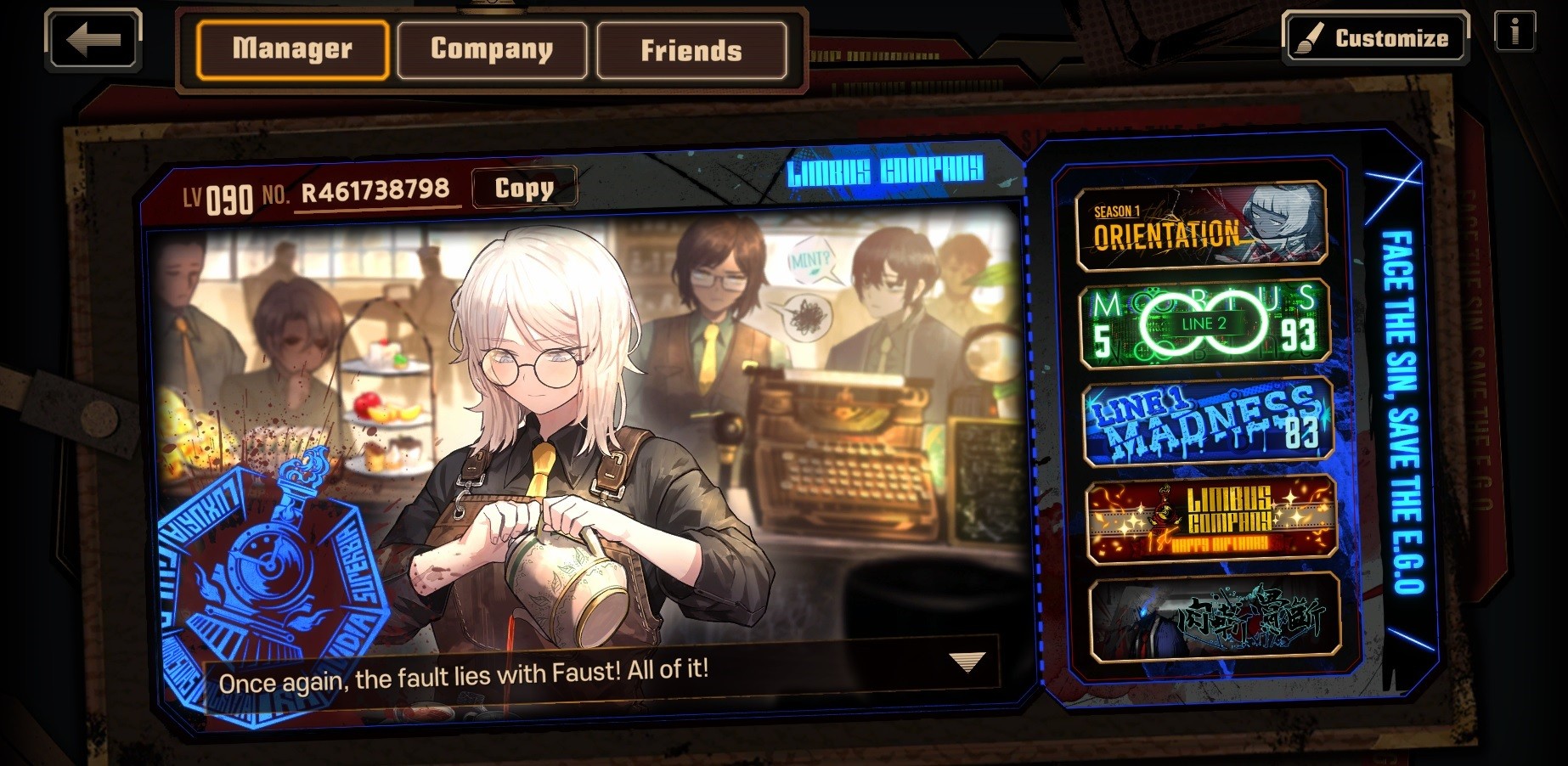Switch to the Manager tab
The image size is (1568, 766).
pyautogui.click(x=292, y=50)
